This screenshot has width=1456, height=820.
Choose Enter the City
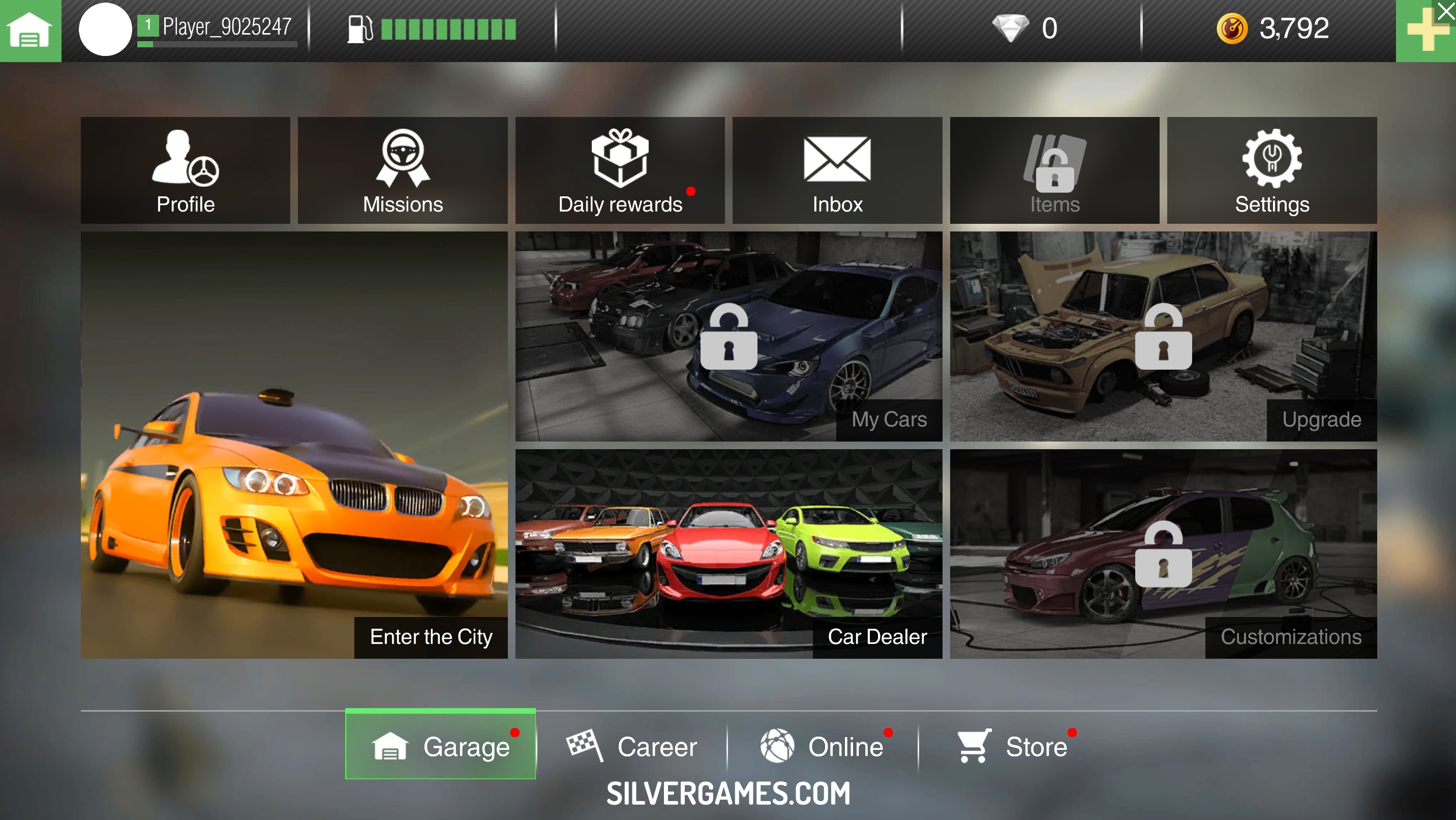pos(294,445)
